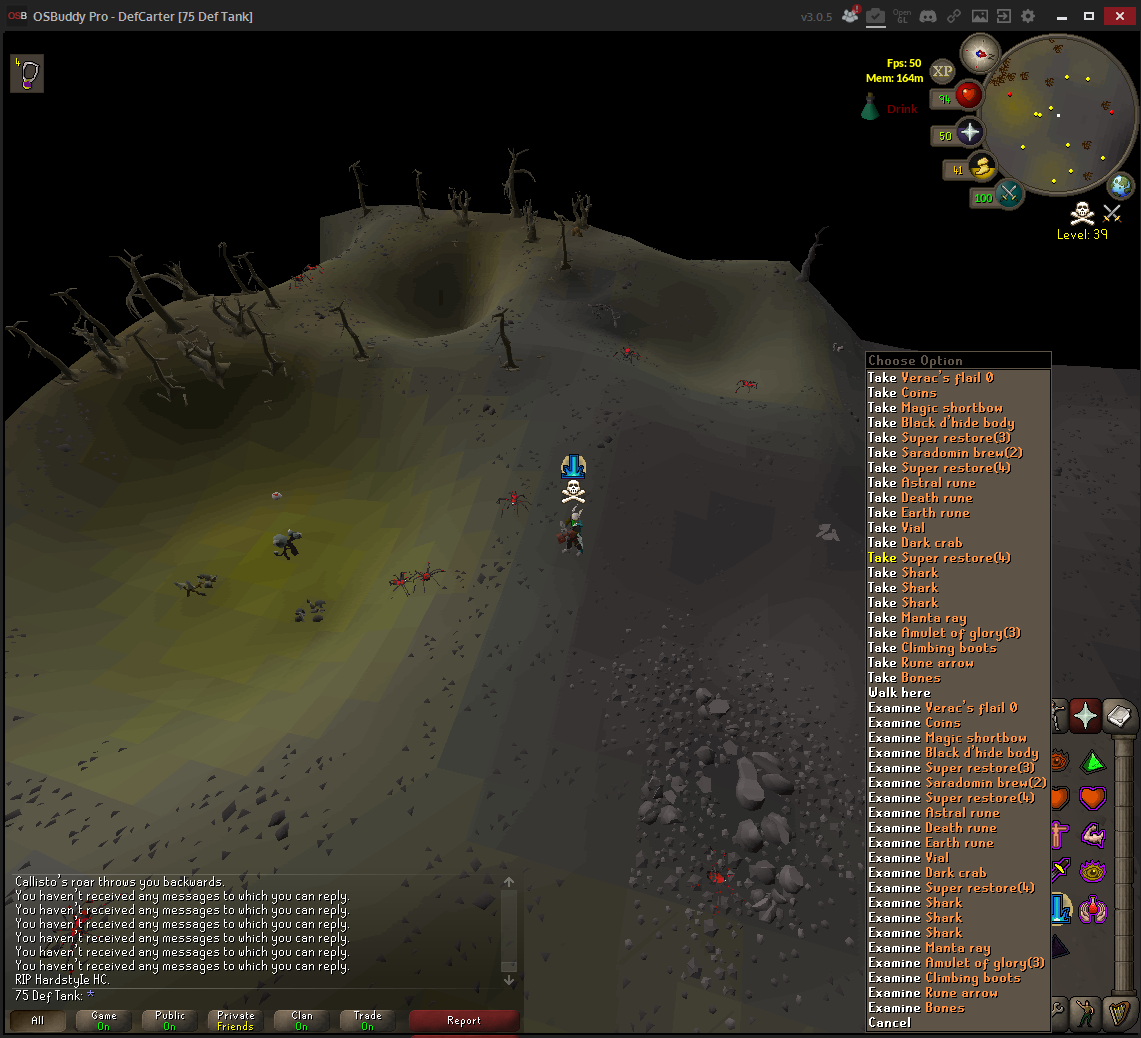
Task: Toggle the XP tracker orb
Action: 942,71
